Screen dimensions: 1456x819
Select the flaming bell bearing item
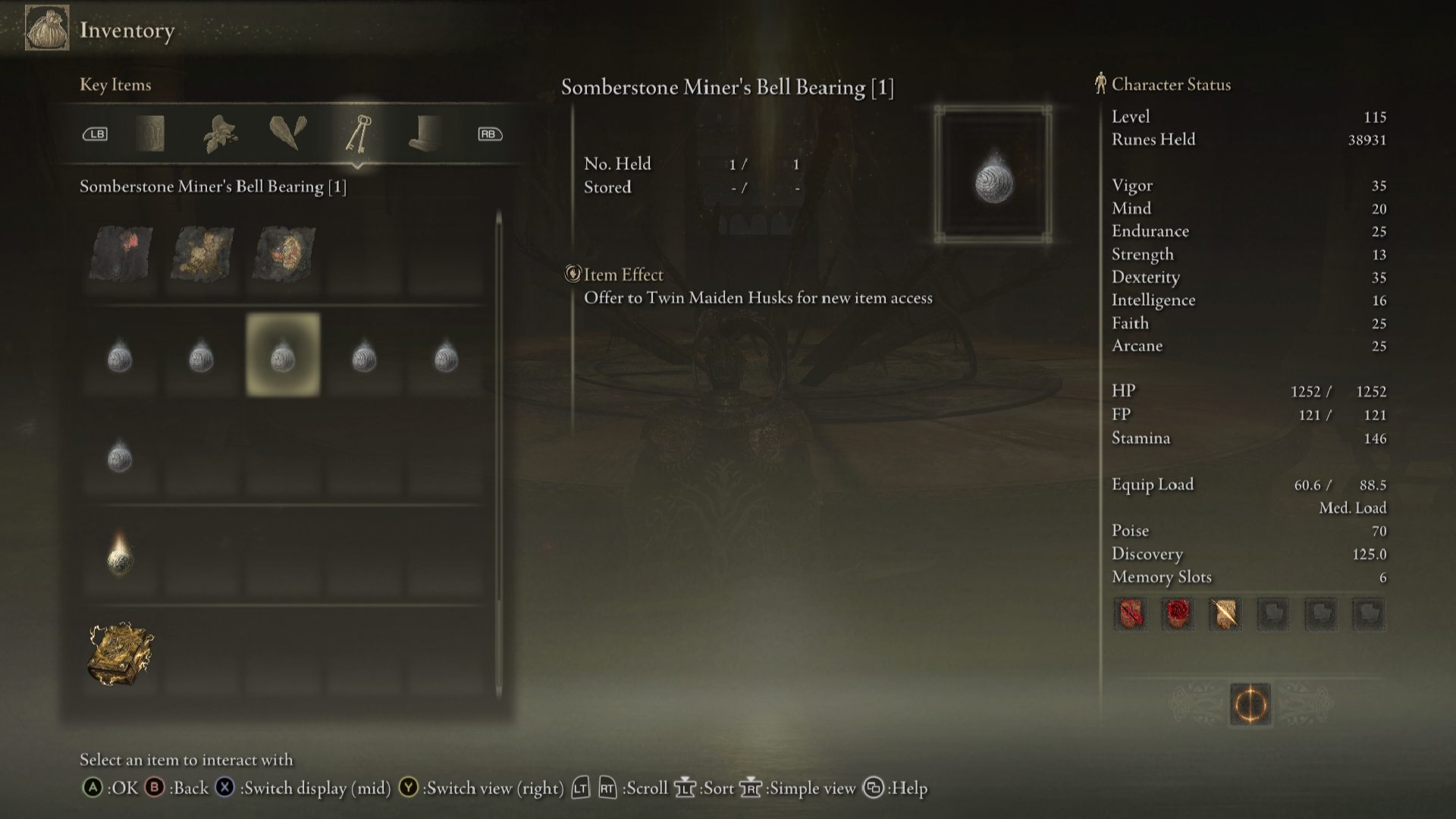[120, 556]
